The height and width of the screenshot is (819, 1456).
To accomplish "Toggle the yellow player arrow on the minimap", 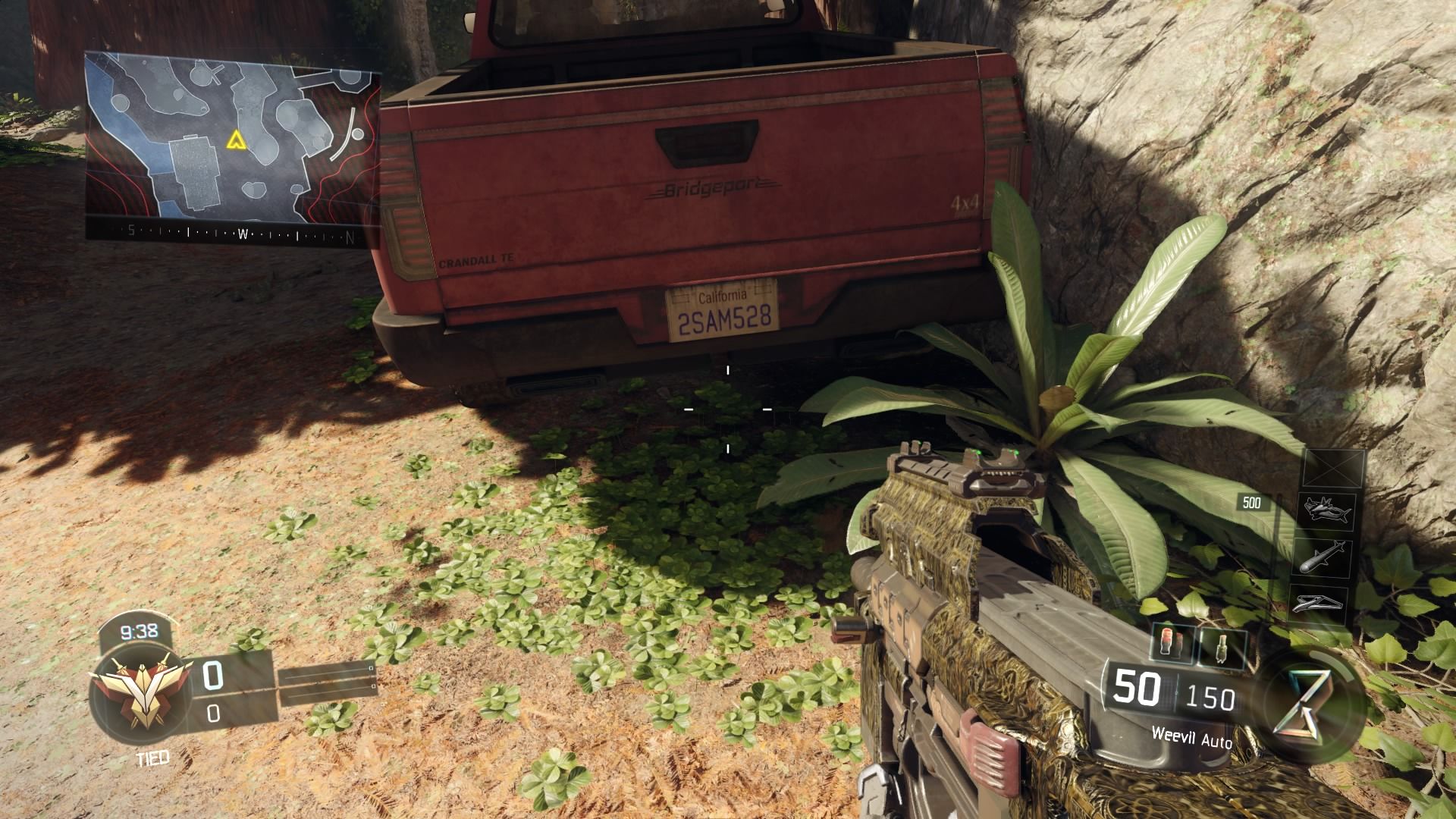I will coord(237,140).
